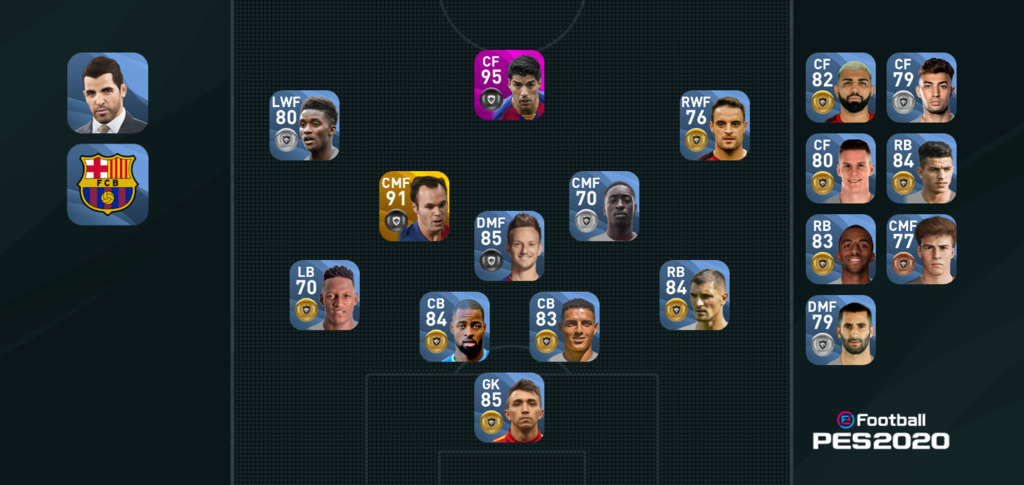Pick the CB 84 defender card
Image resolution: width=1024 pixels, height=485 pixels.
pos(454,327)
